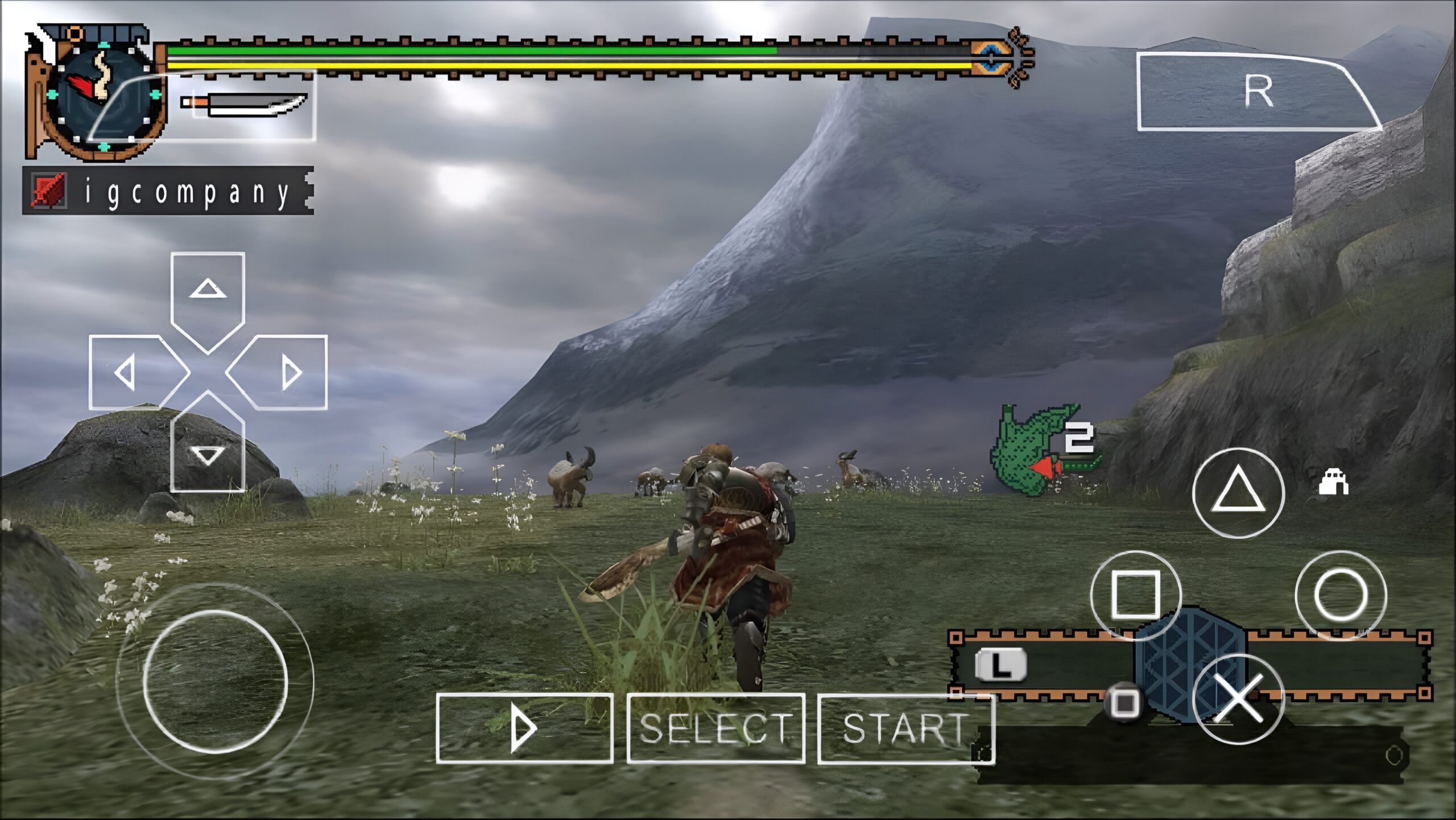1456x820 pixels.
Task: Tap the D-pad up arrow
Action: click(x=208, y=296)
